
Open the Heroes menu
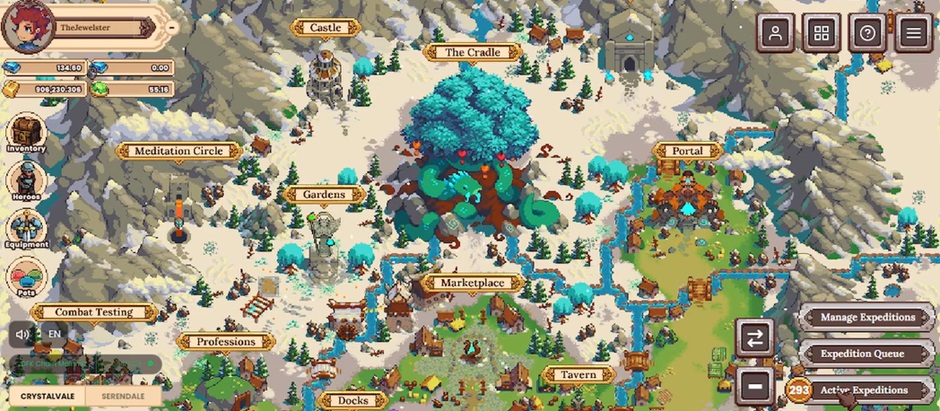[x=27, y=181]
